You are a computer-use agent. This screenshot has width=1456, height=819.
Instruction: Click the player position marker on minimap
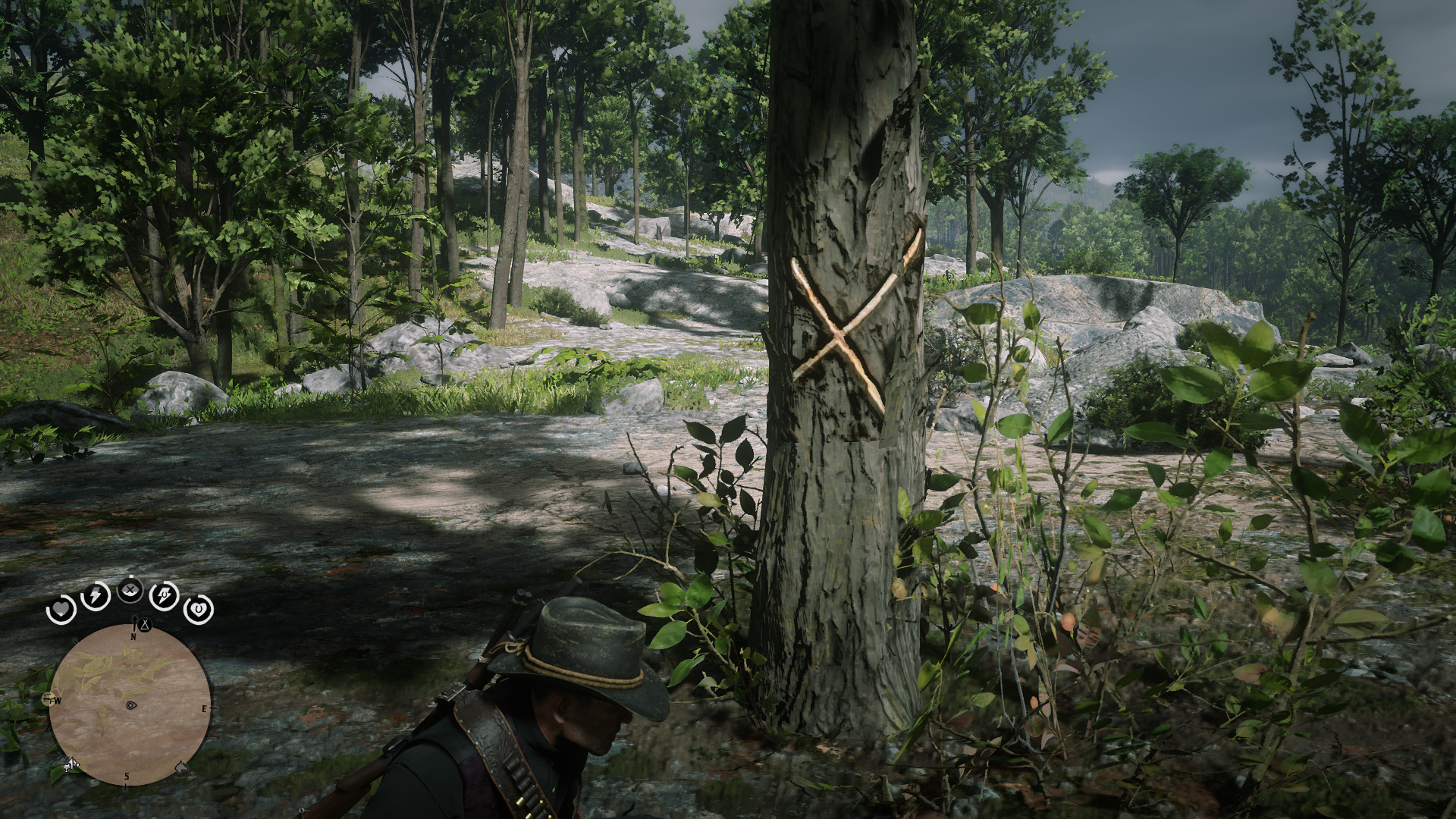(x=131, y=705)
